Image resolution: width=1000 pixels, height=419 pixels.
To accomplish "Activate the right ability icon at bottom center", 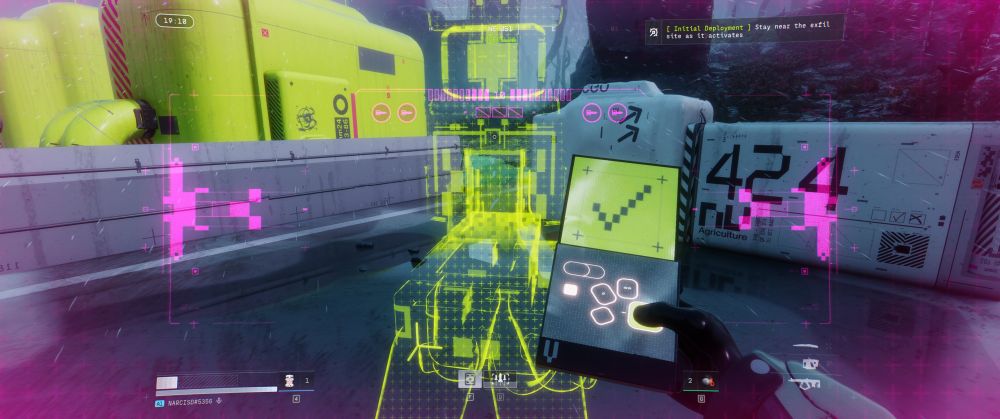I will tap(498, 380).
